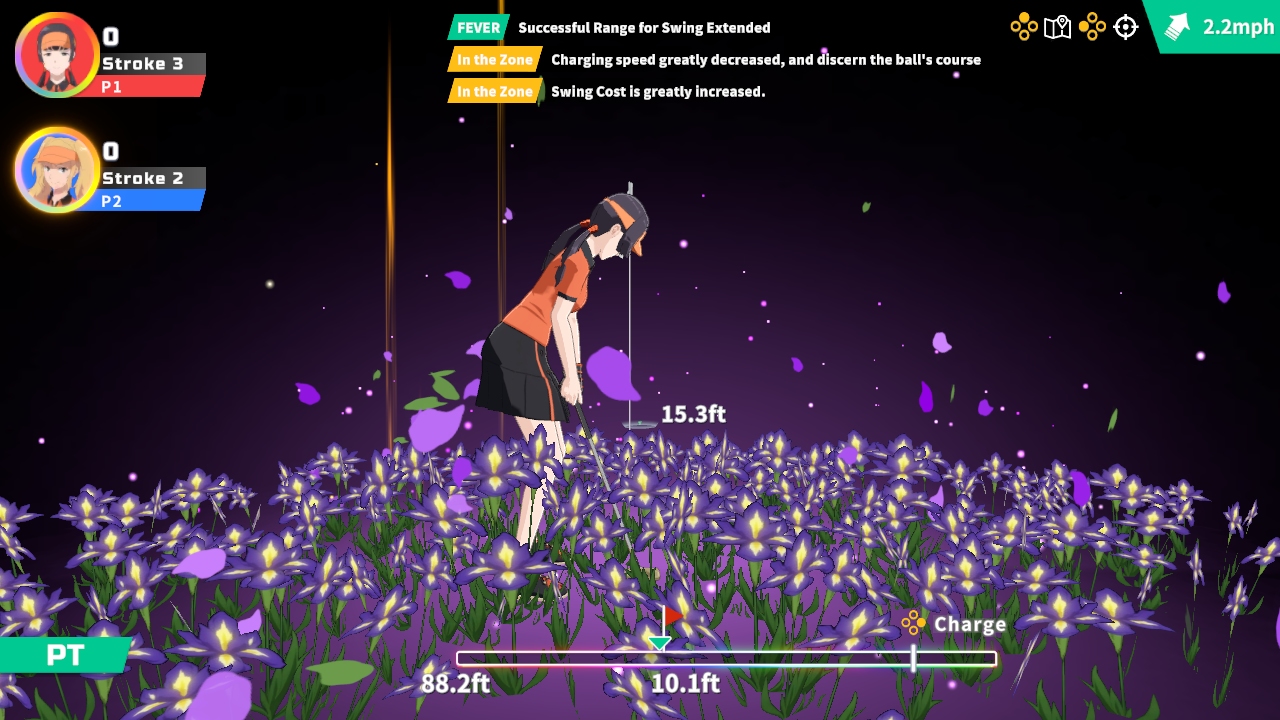Click the charge power meter bar
Screen dimensions: 1280x720
pos(727,657)
